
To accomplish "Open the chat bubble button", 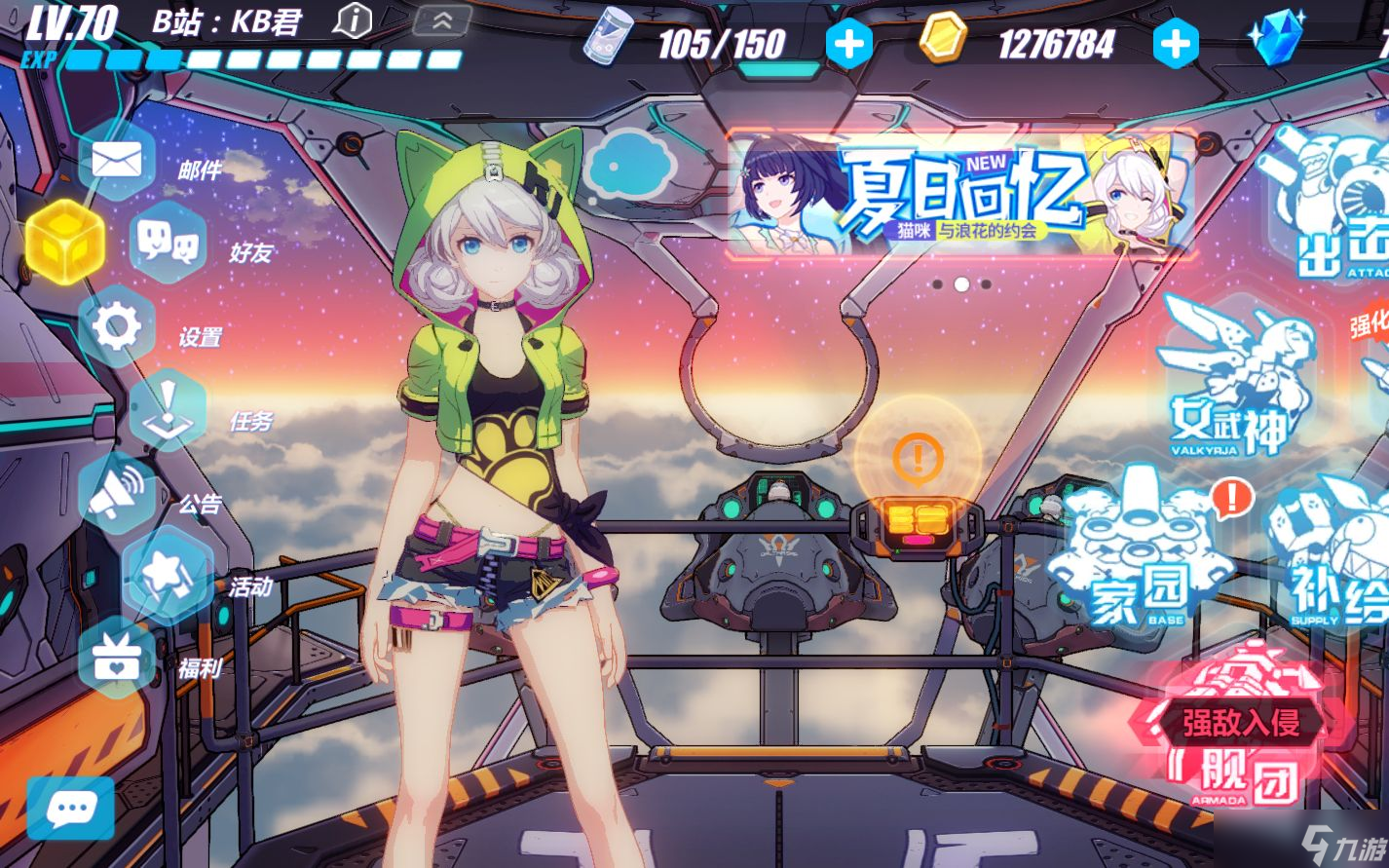I will coord(70,808).
